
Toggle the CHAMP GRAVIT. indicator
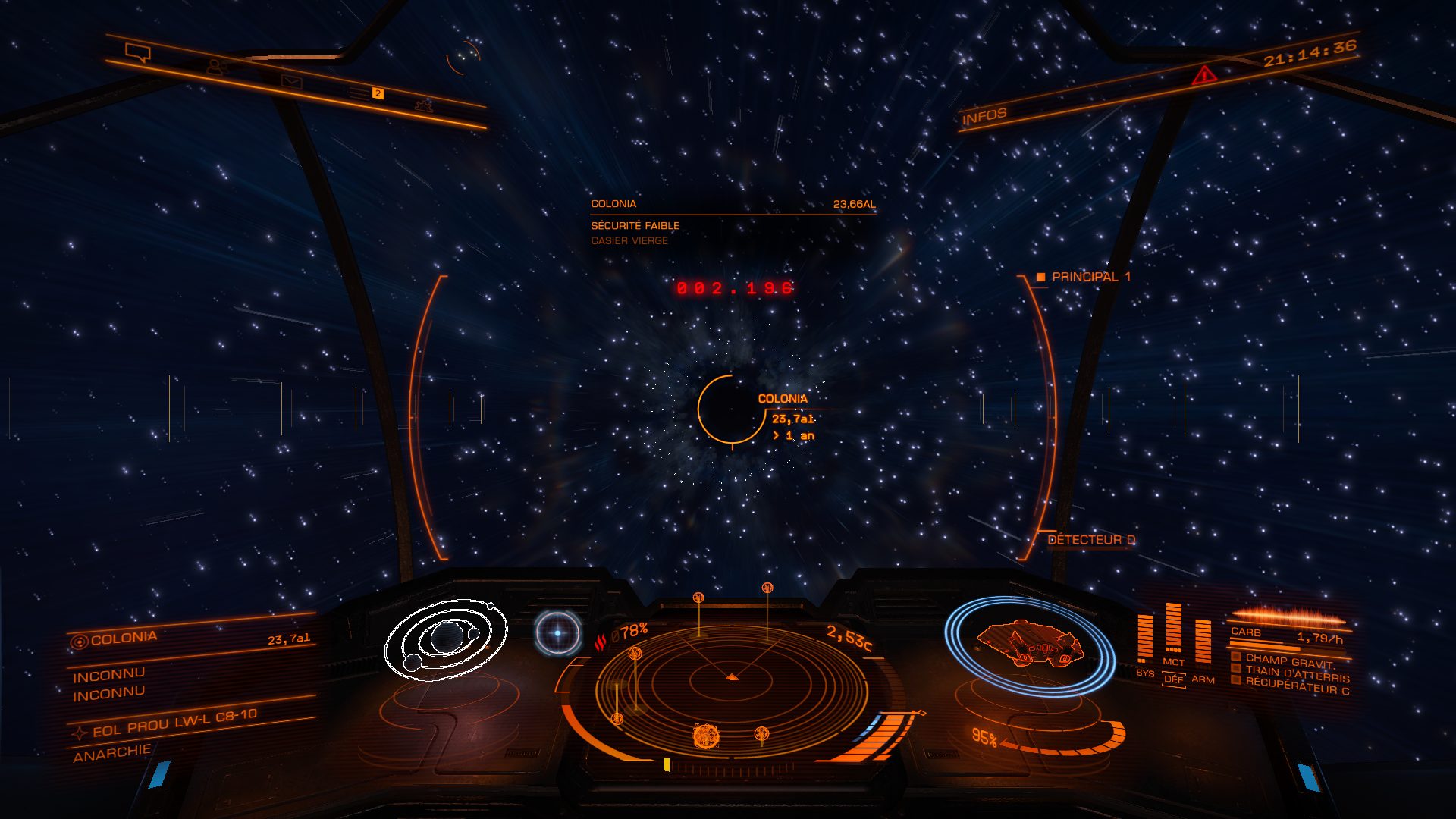[1288, 661]
